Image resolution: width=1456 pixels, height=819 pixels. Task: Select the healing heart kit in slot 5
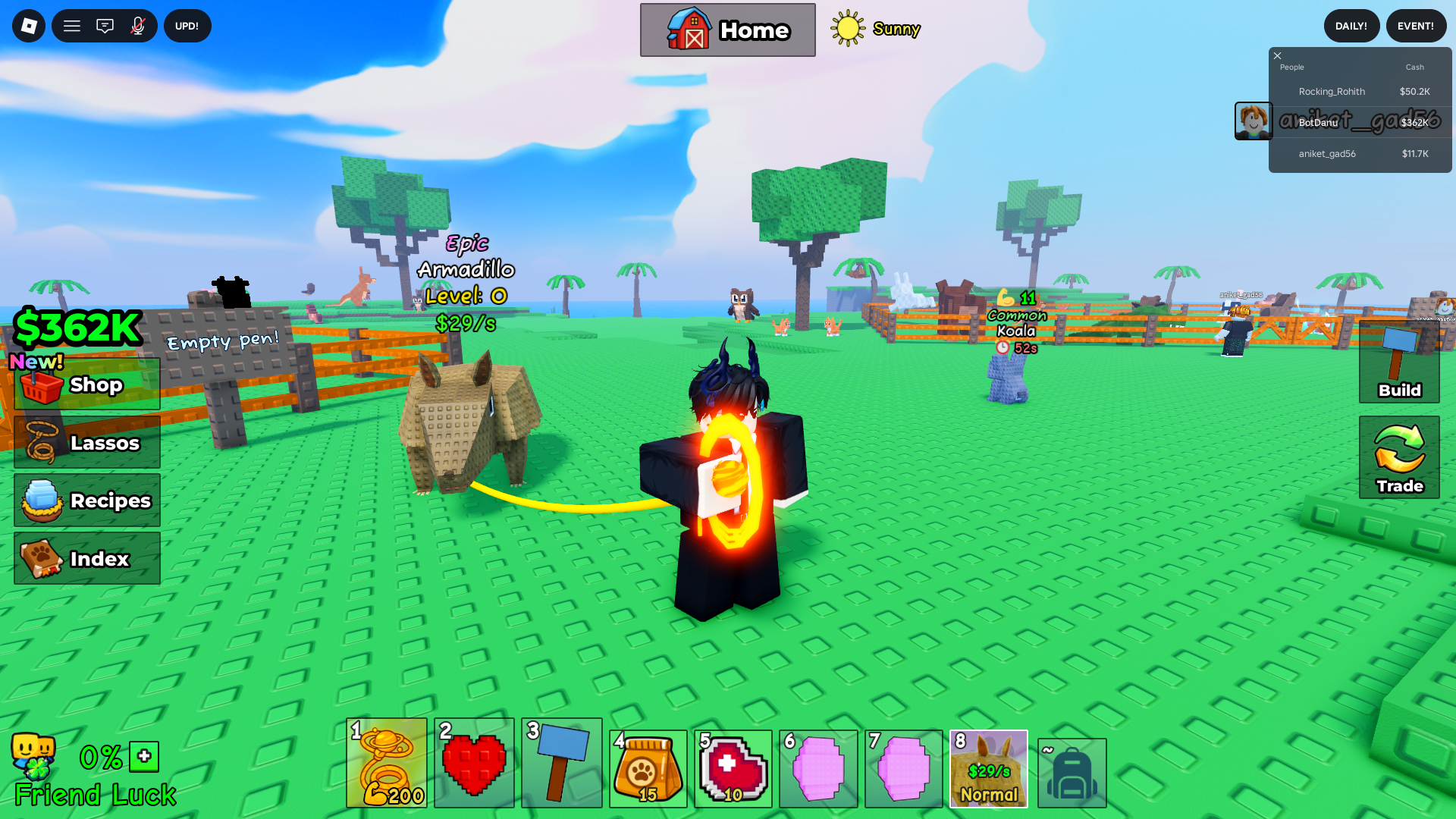click(x=733, y=768)
